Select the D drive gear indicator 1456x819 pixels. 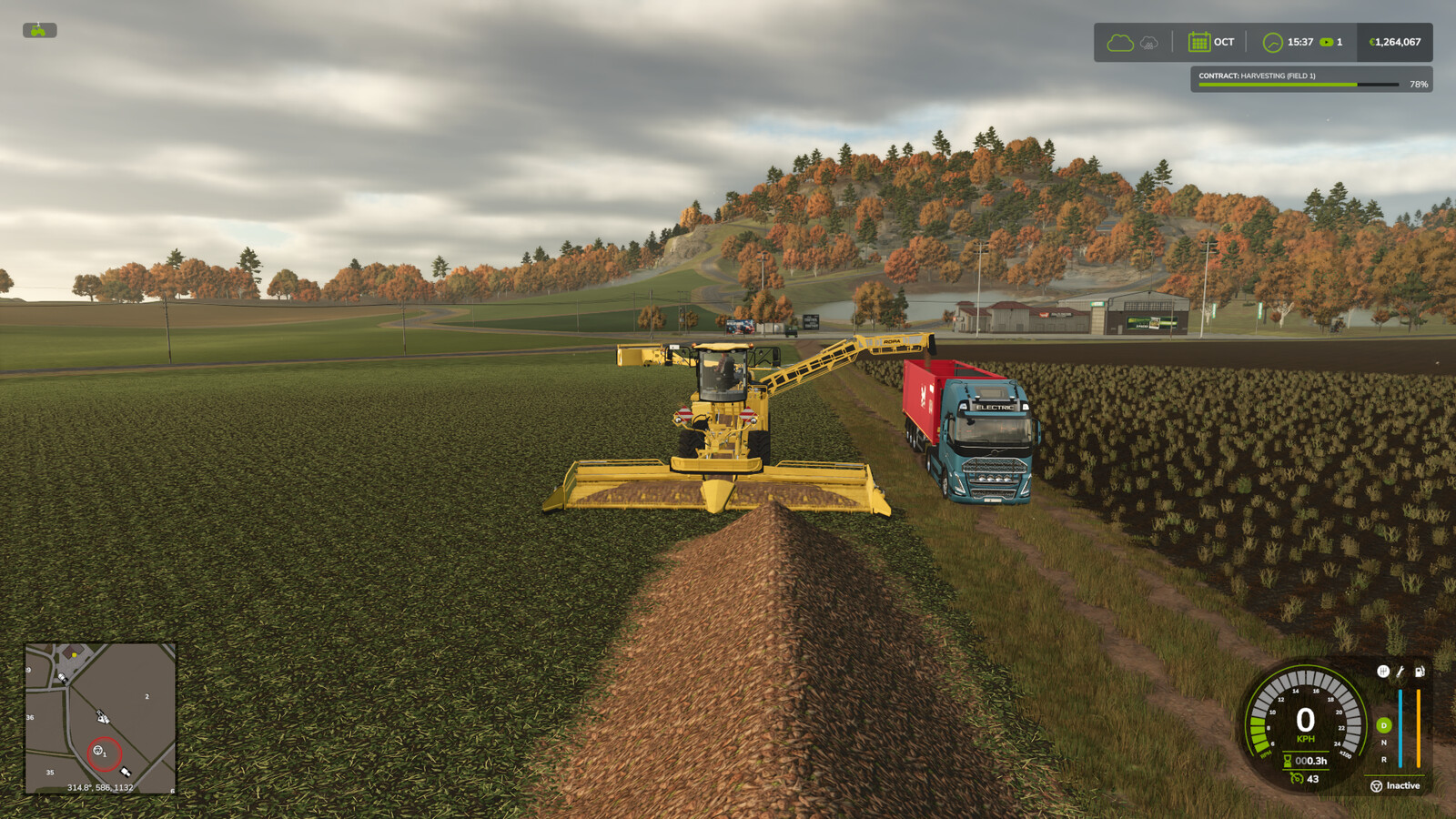point(1384,725)
